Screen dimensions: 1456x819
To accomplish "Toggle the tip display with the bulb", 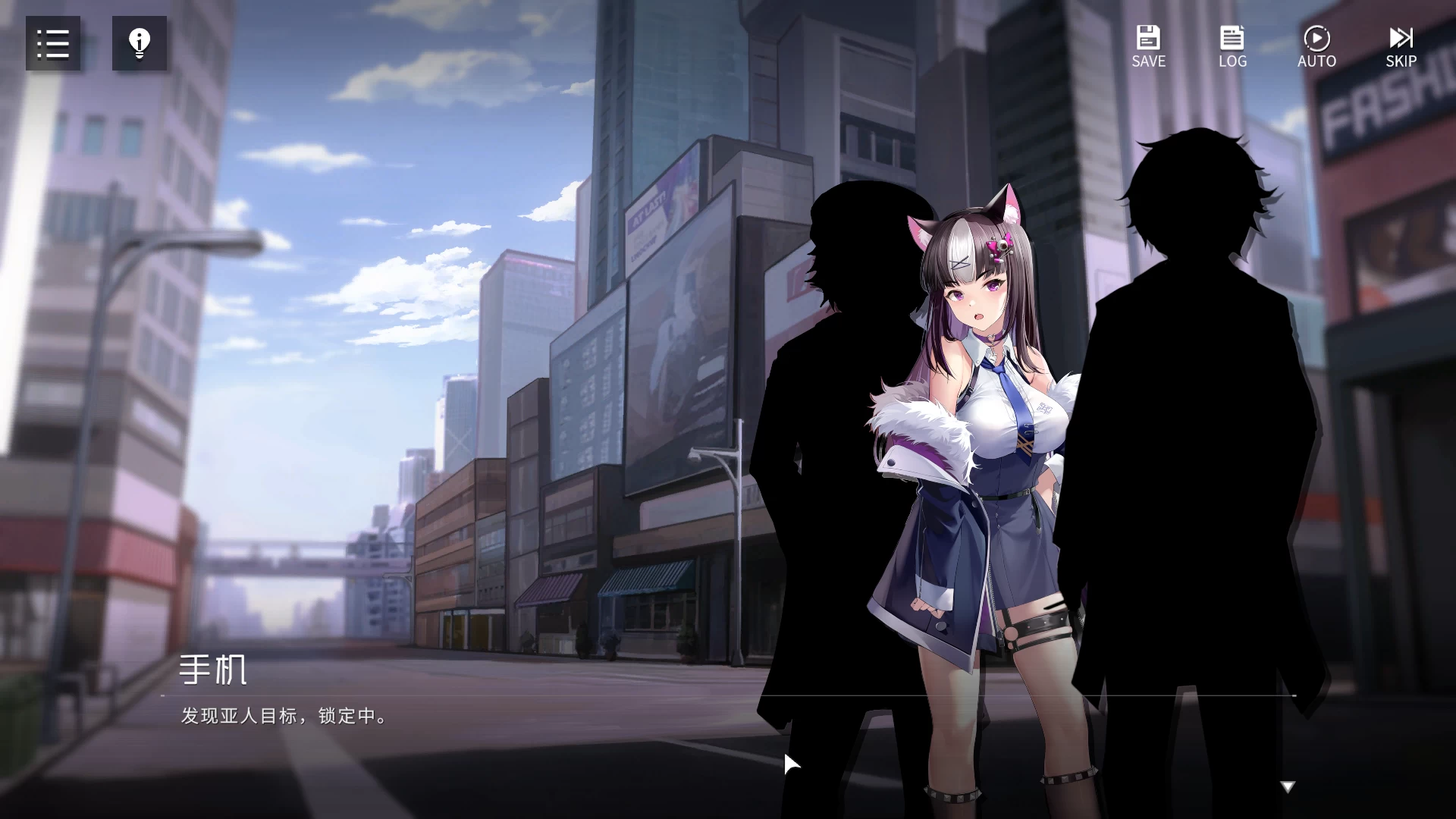I will point(139,43).
